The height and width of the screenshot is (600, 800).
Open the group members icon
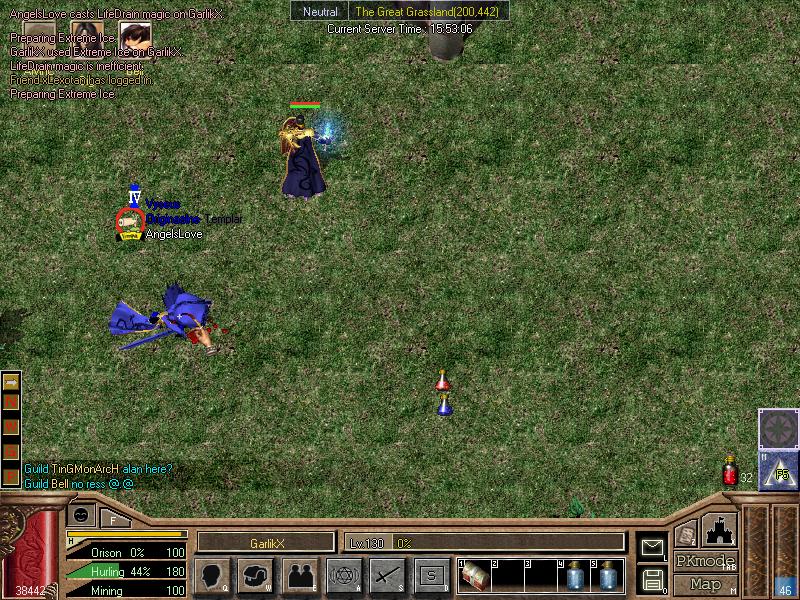point(300,575)
